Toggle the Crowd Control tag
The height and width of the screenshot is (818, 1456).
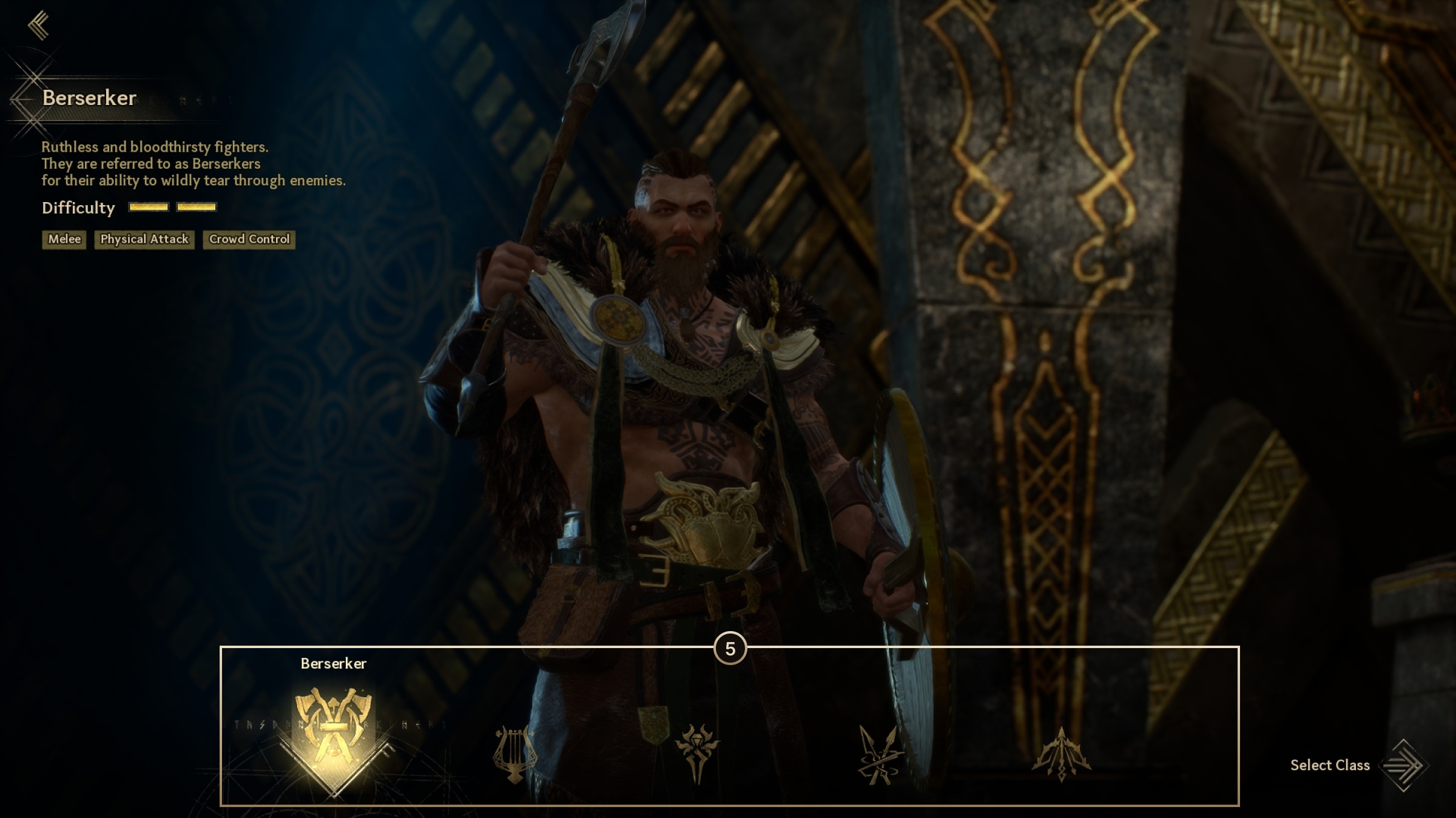[249, 239]
